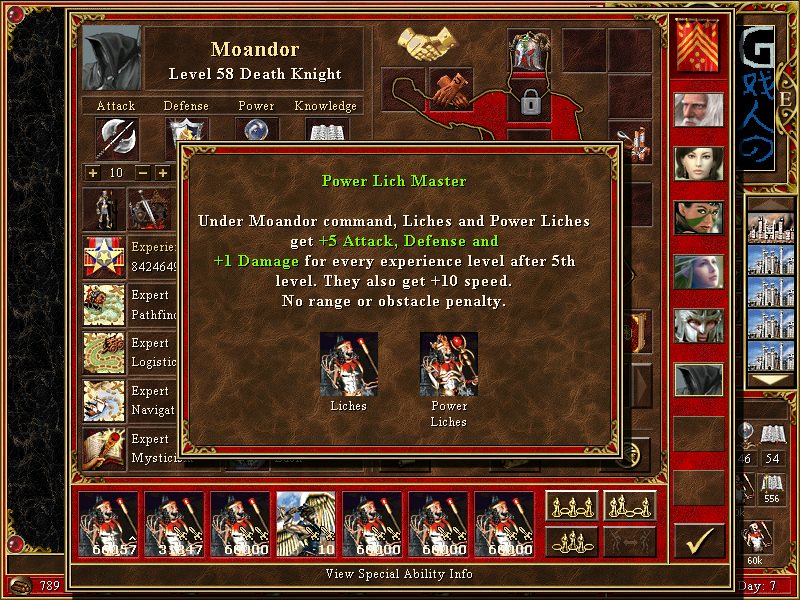Confirm with the gold checkmark button

[699, 541]
